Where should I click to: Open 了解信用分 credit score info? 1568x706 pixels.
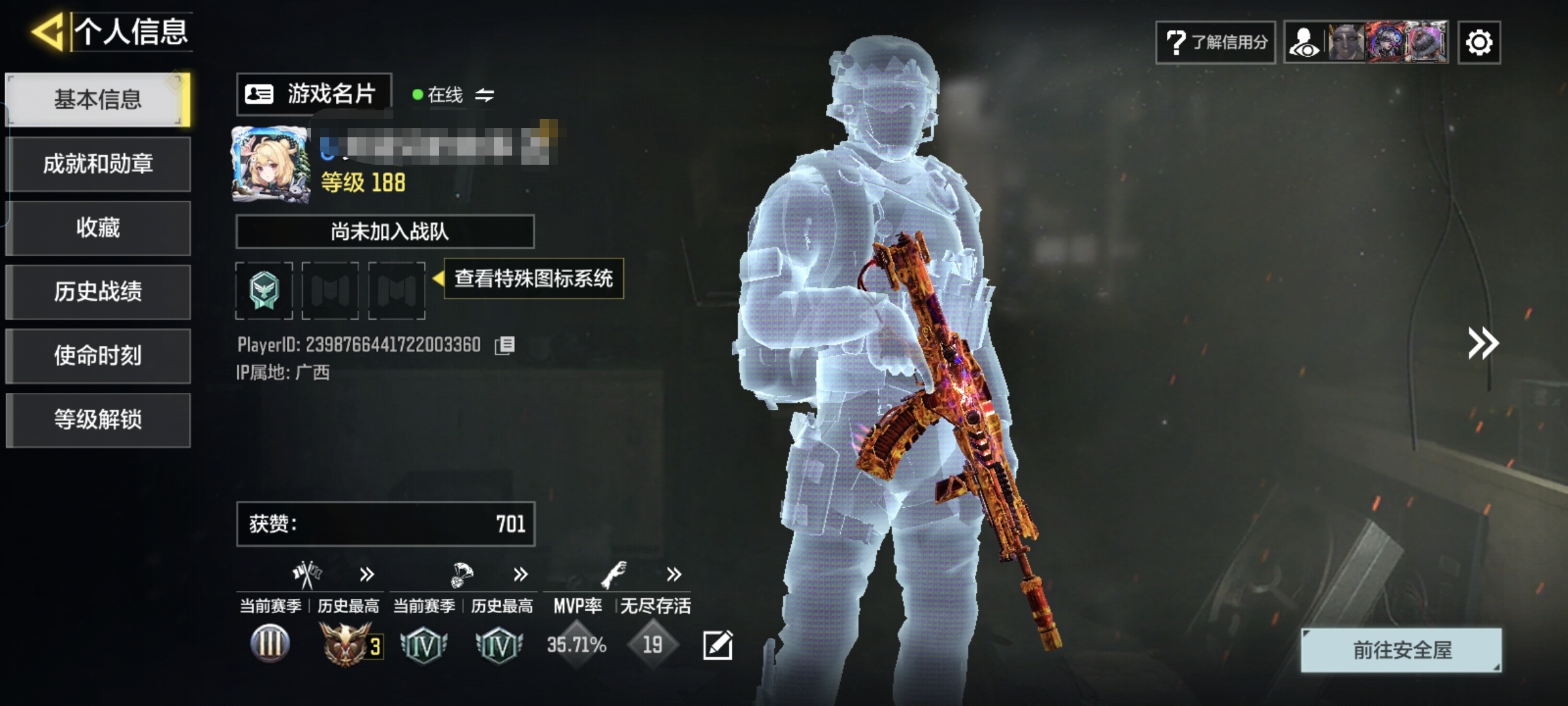(x=1215, y=42)
